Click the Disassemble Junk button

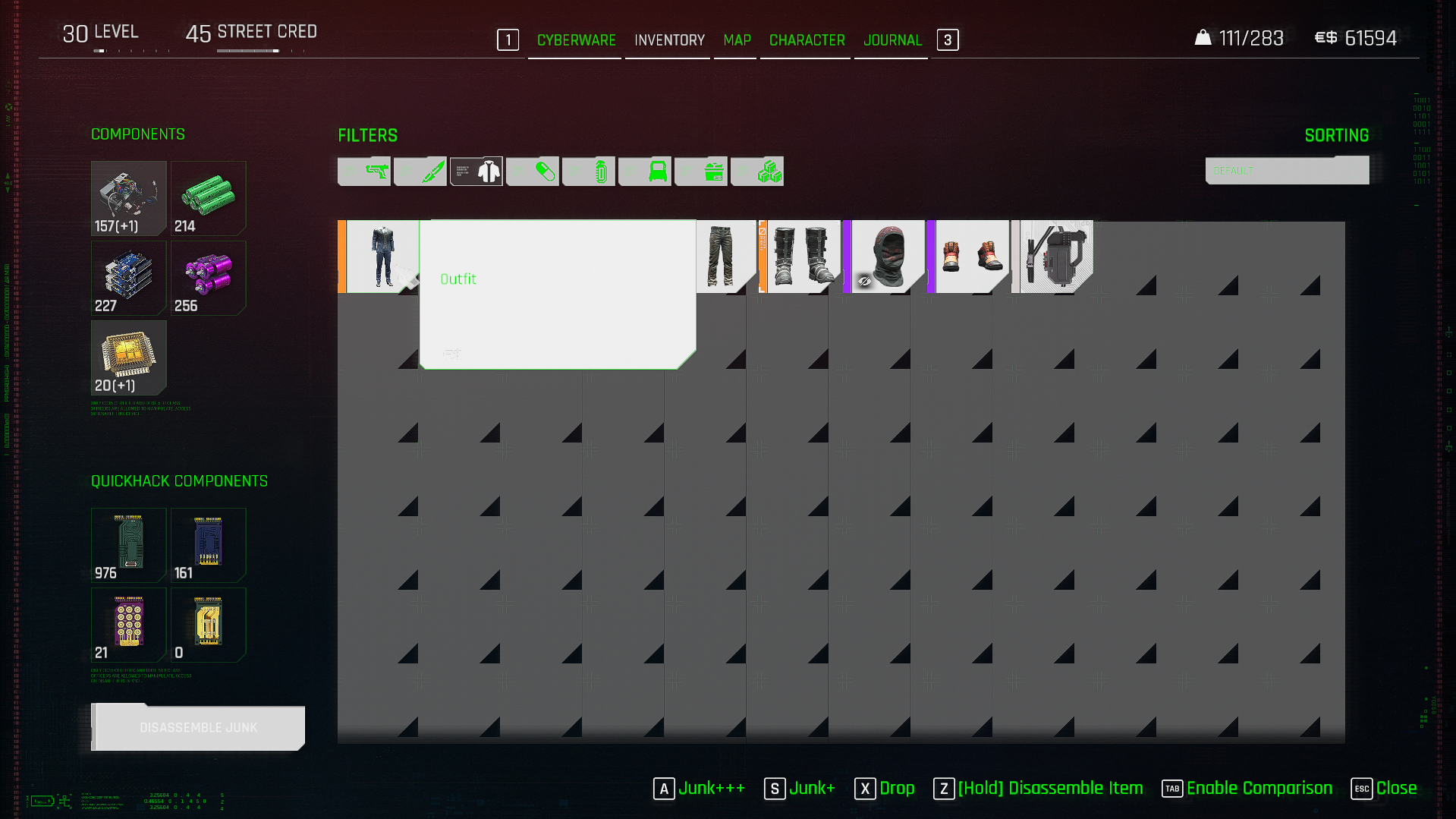(198, 728)
